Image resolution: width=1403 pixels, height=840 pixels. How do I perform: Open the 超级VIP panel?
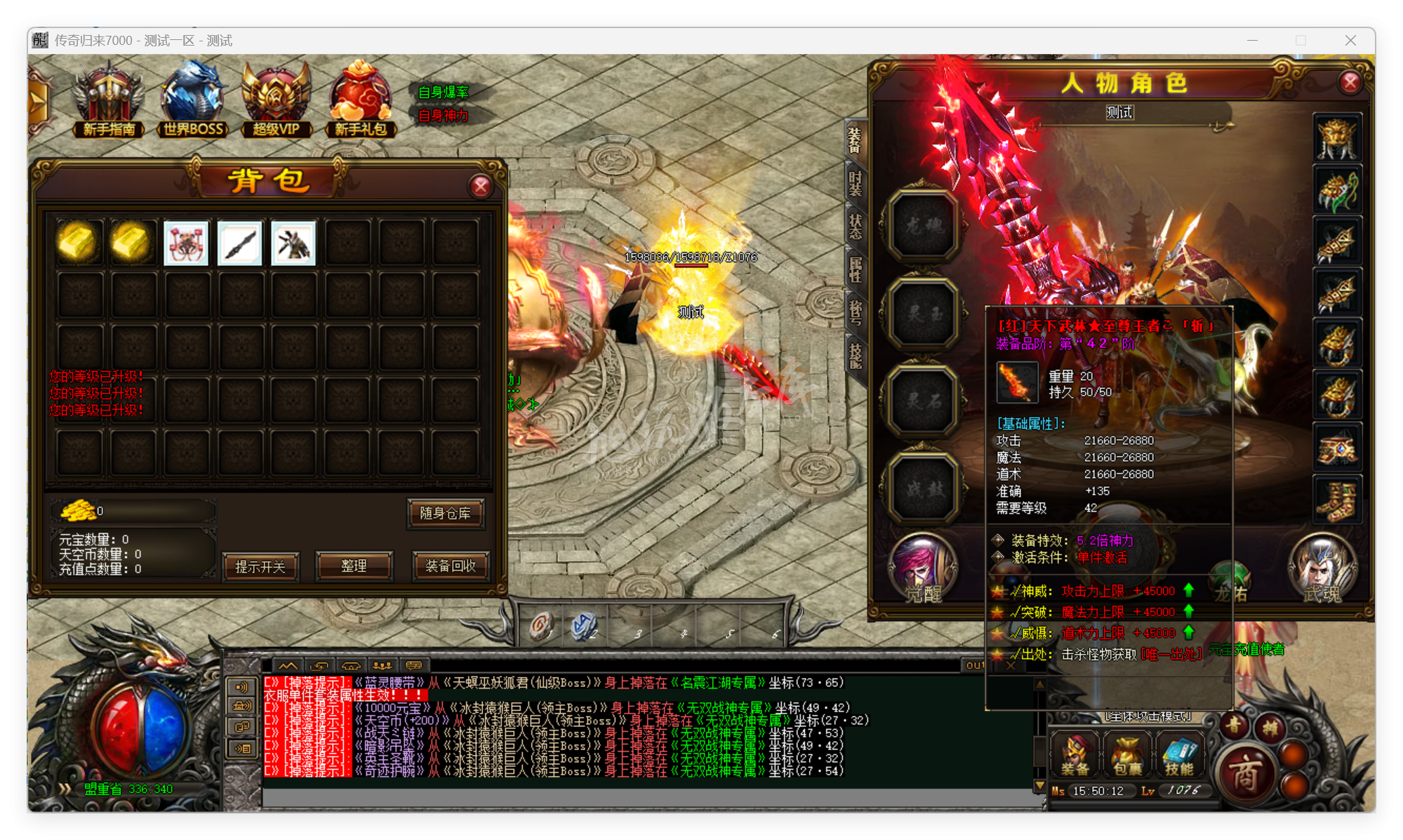[276, 95]
